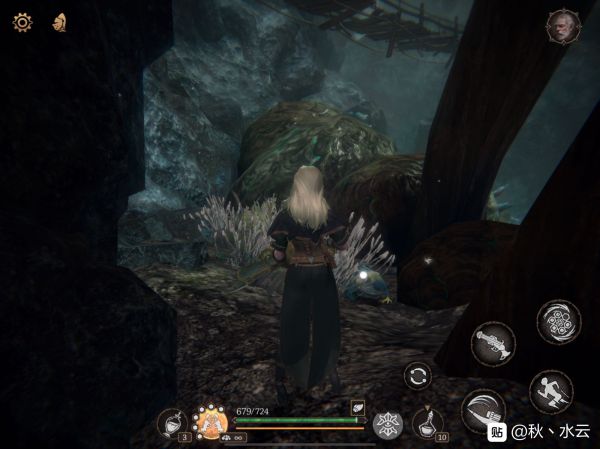Tap the circular arrows swap button
This screenshot has width=600, height=449.
[x=419, y=376]
